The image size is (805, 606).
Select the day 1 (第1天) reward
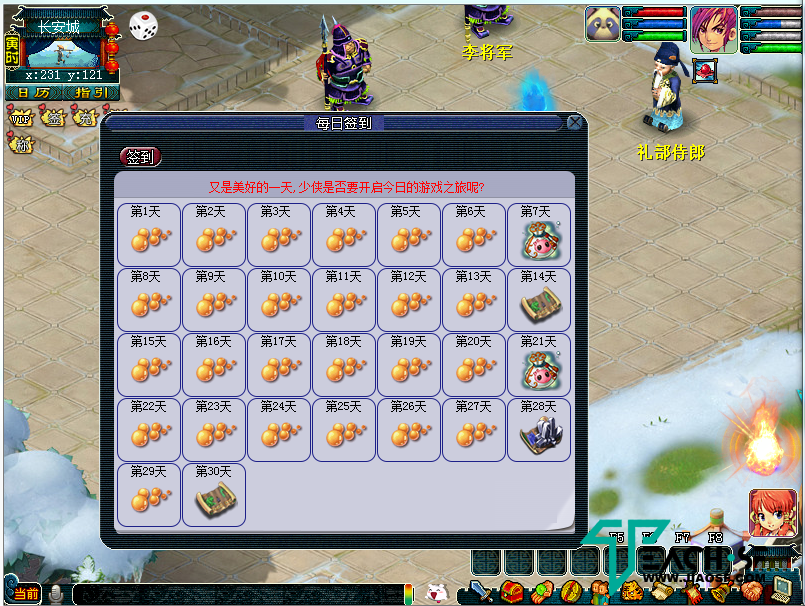[149, 235]
